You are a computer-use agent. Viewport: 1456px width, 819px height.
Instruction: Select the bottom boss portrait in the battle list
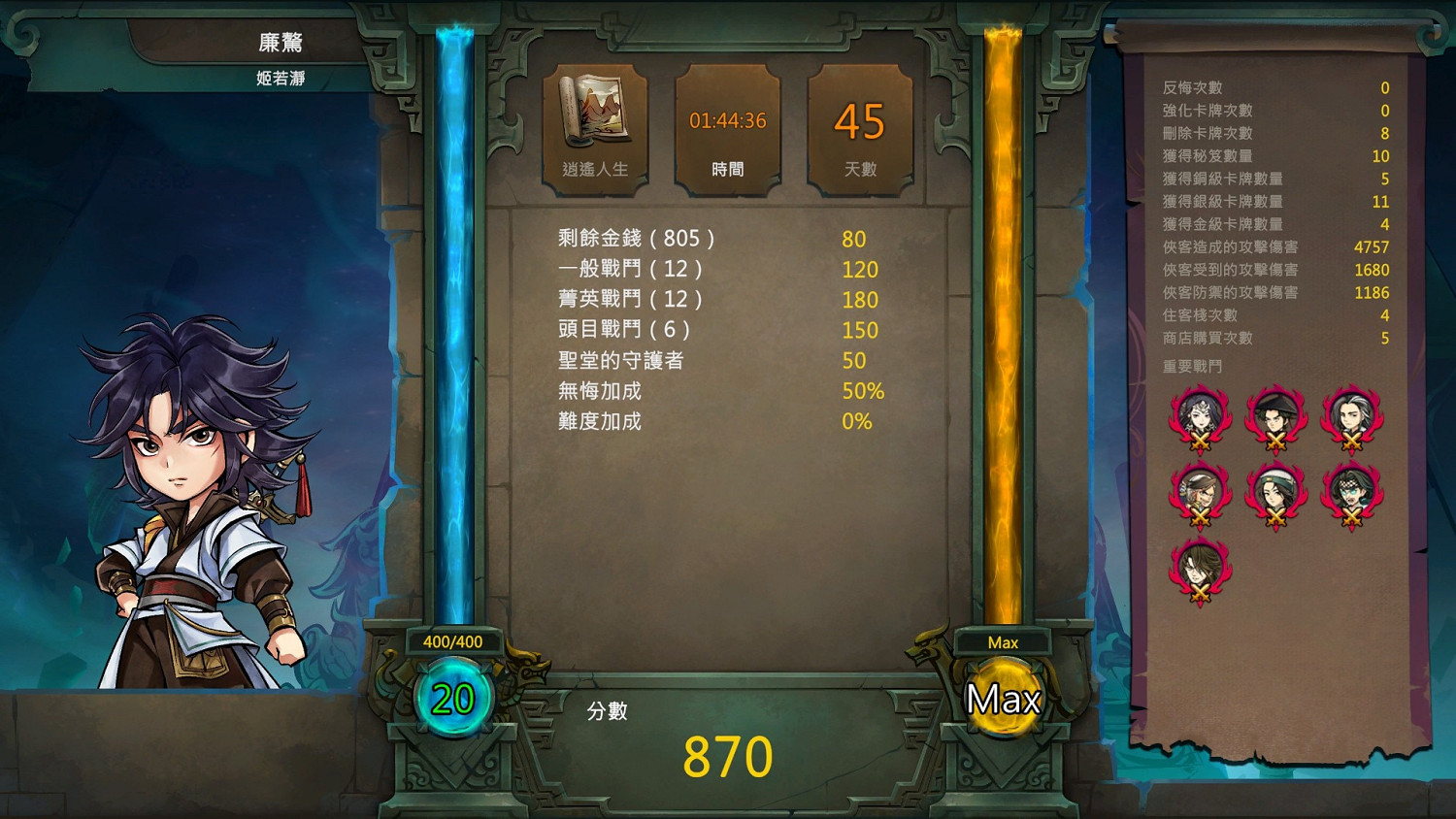coord(1200,569)
